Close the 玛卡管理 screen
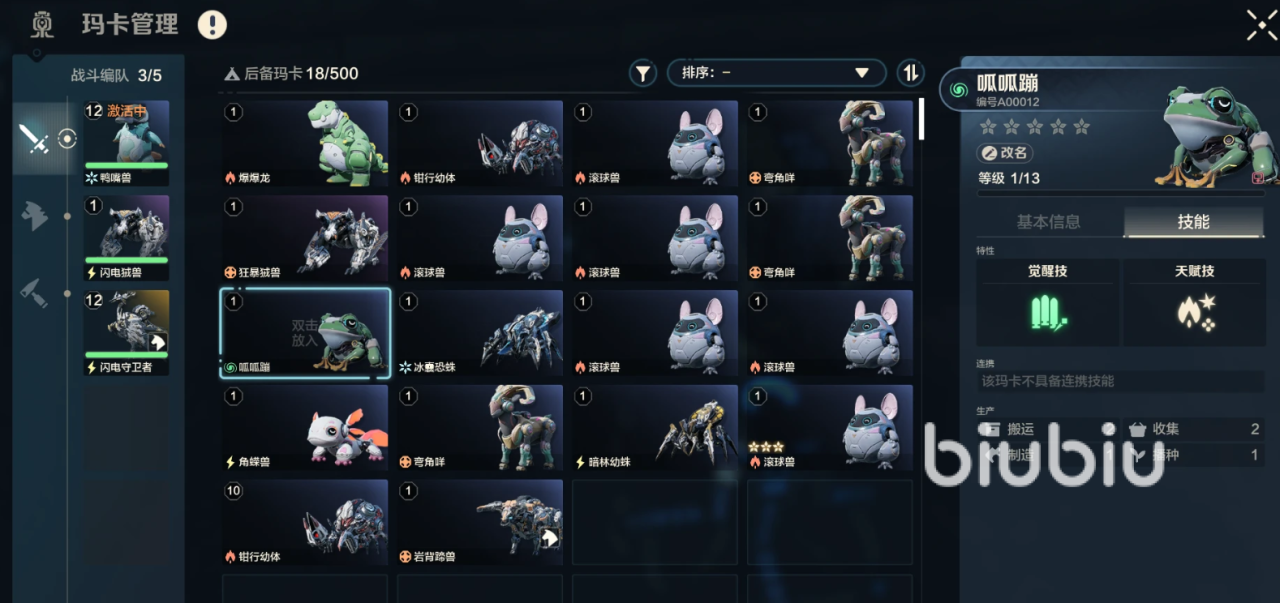1280x603 pixels. (x=1261, y=25)
